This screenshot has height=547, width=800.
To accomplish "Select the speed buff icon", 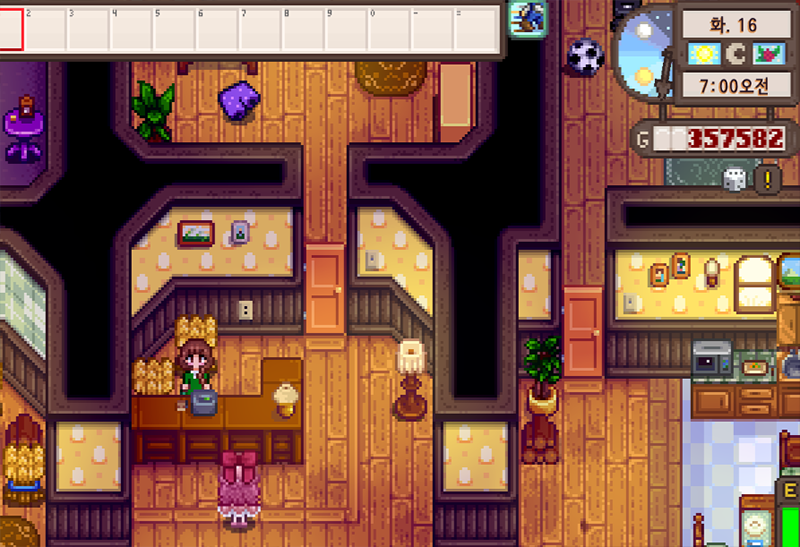I will pyautogui.click(x=525, y=16).
